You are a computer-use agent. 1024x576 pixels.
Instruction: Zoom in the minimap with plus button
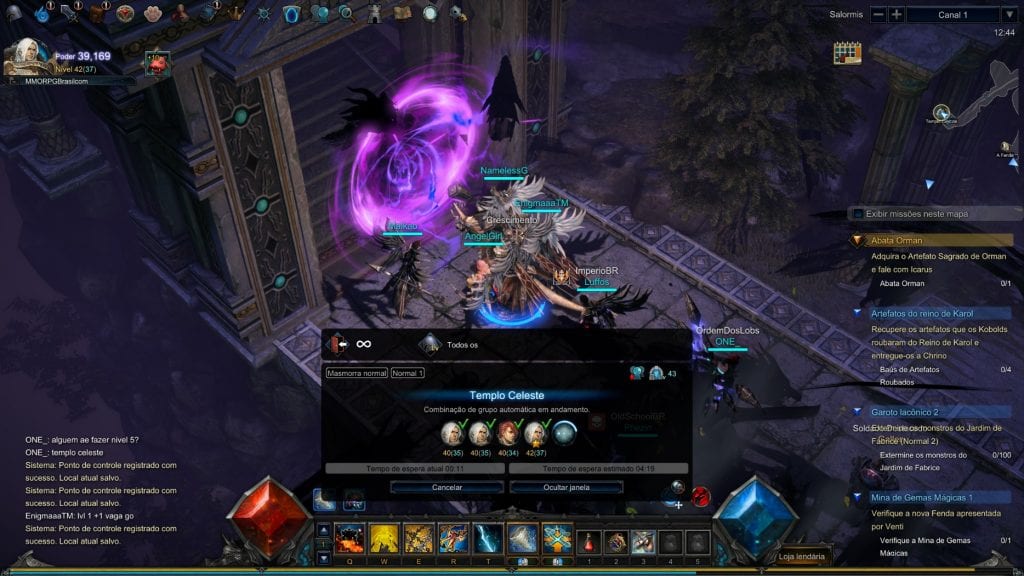897,14
